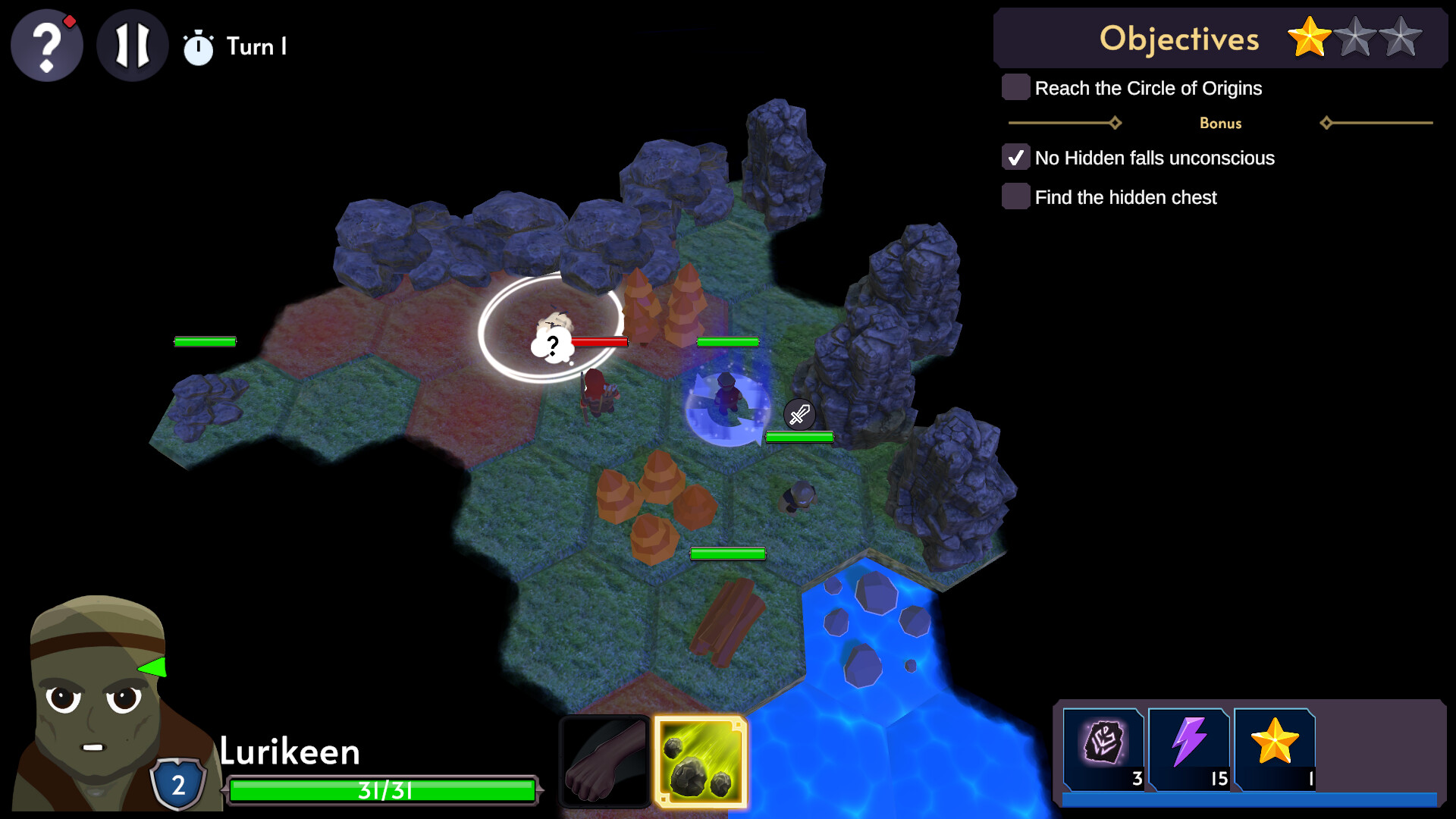Pause the game
Screen dimensions: 1456x819
(132, 45)
